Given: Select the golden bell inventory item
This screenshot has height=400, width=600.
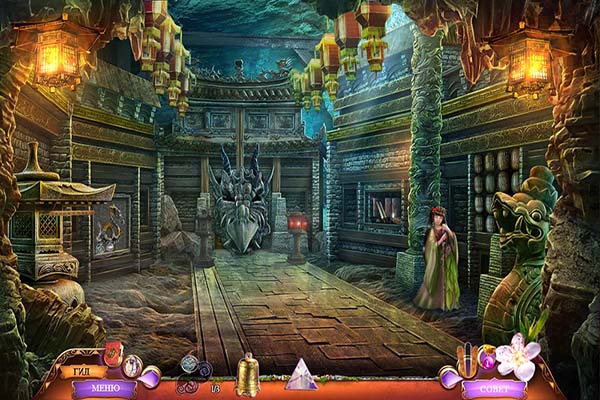Looking at the screenshot, I should [246, 375].
